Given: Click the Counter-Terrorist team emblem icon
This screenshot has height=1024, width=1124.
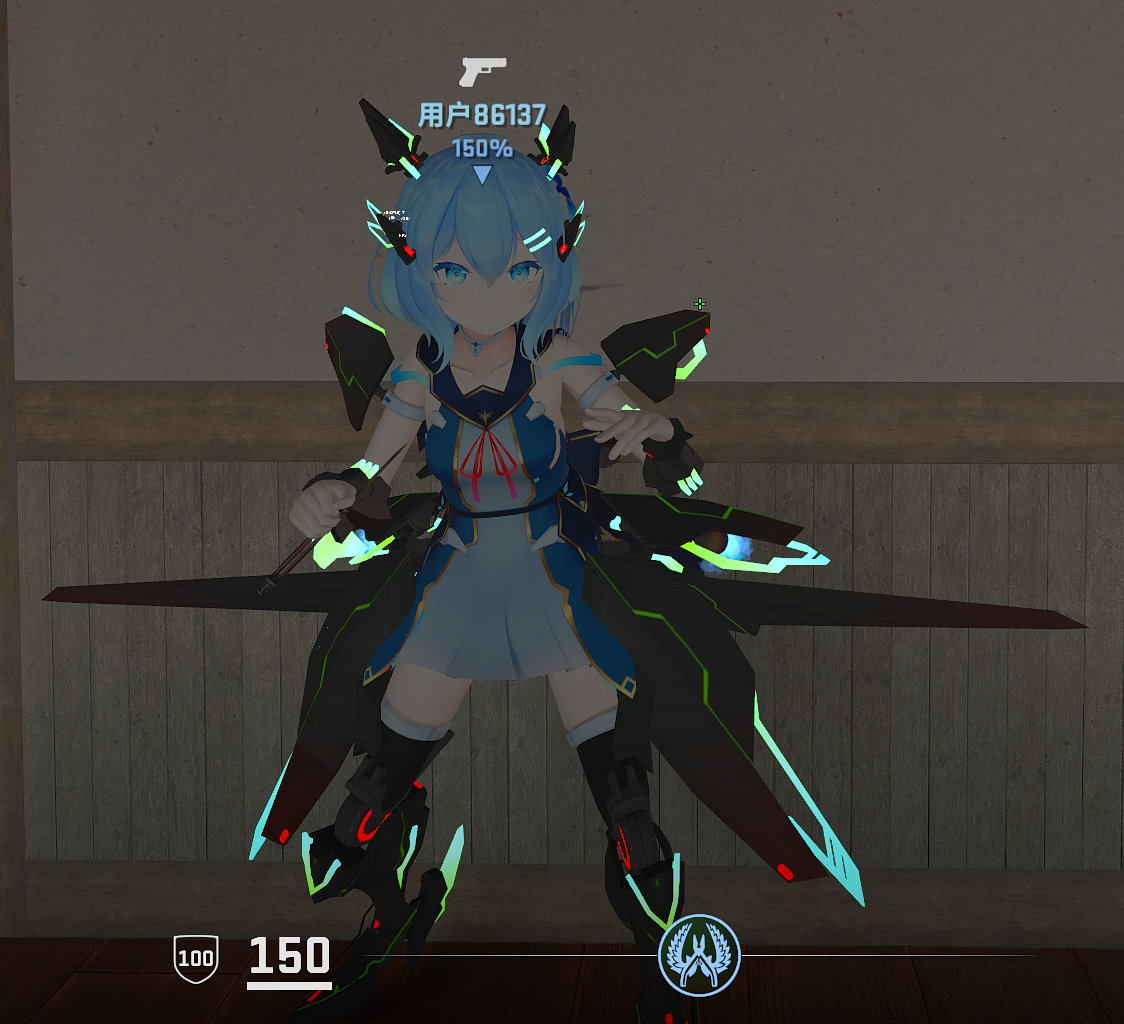Looking at the screenshot, I should [x=699, y=955].
